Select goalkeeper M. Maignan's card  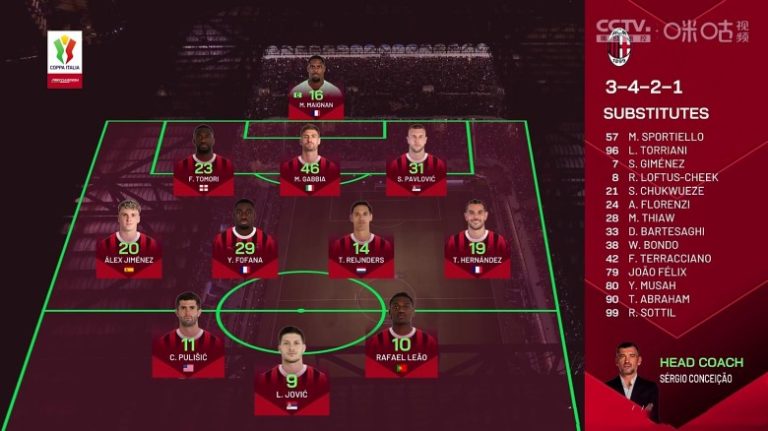tap(316, 89)
